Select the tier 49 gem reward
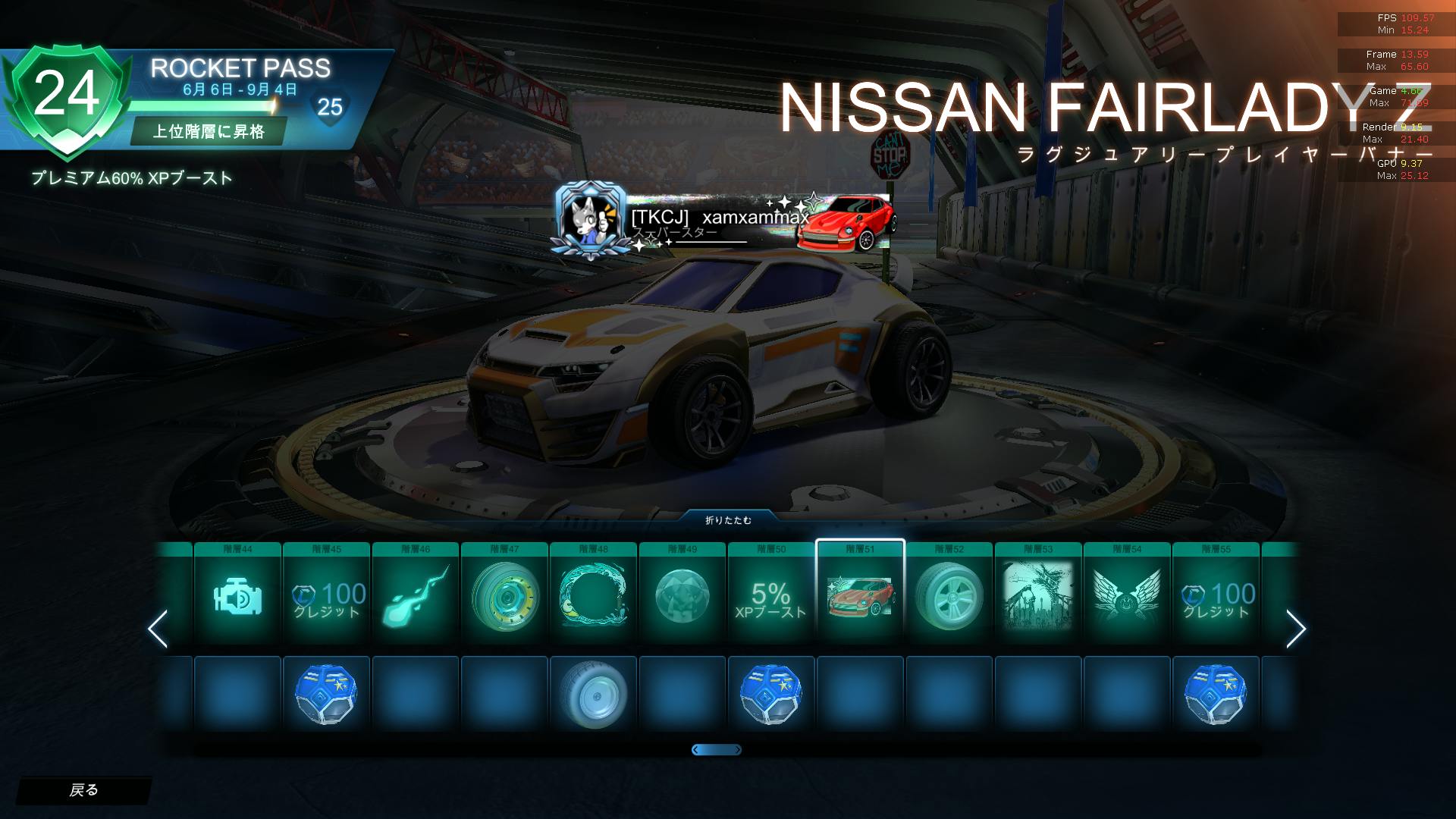The height and width of the screenshot is (819, 1456). pyautogui.click(x=682, y=595)
